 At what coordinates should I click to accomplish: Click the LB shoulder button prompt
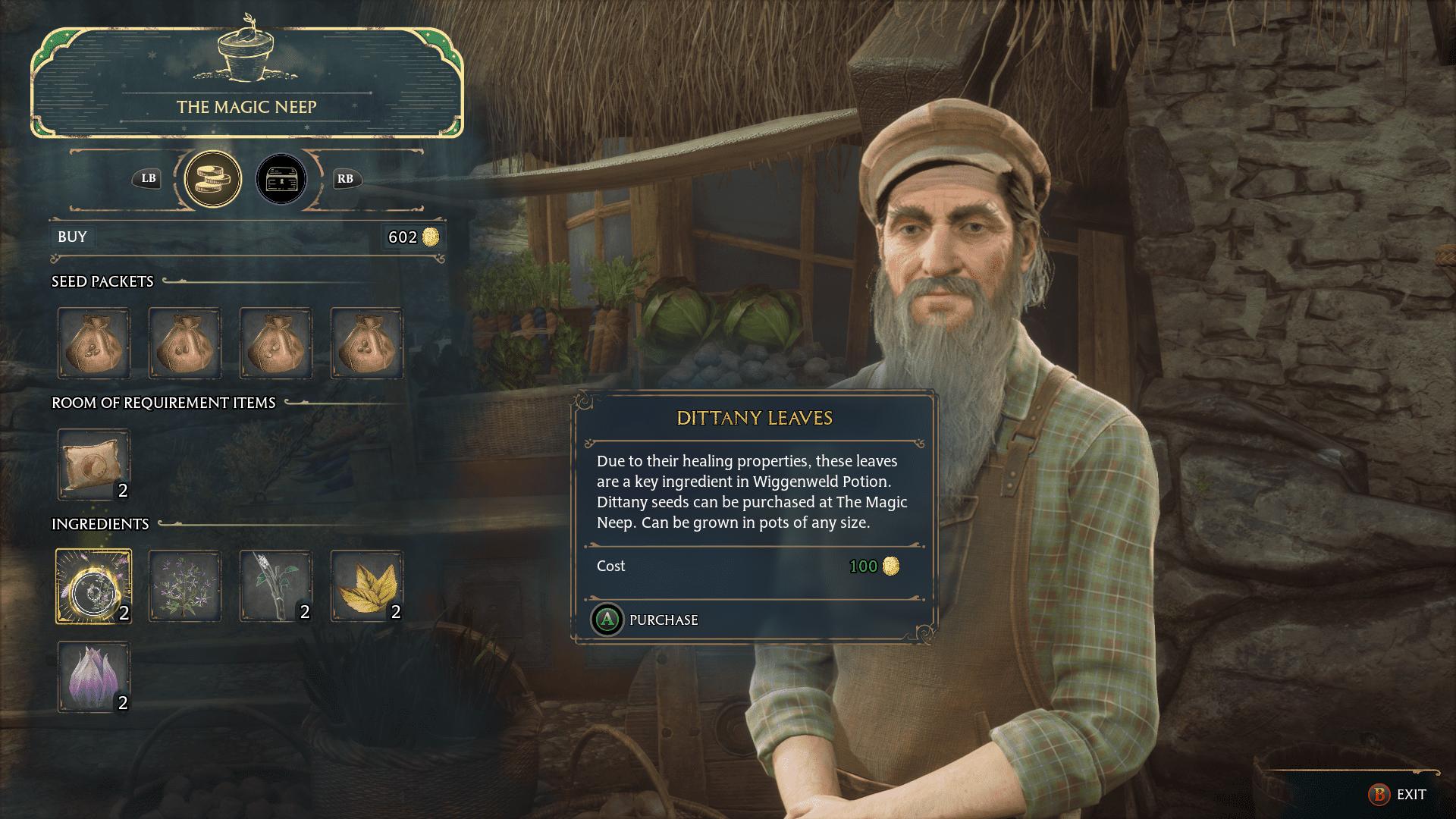(x=149, y=179)
